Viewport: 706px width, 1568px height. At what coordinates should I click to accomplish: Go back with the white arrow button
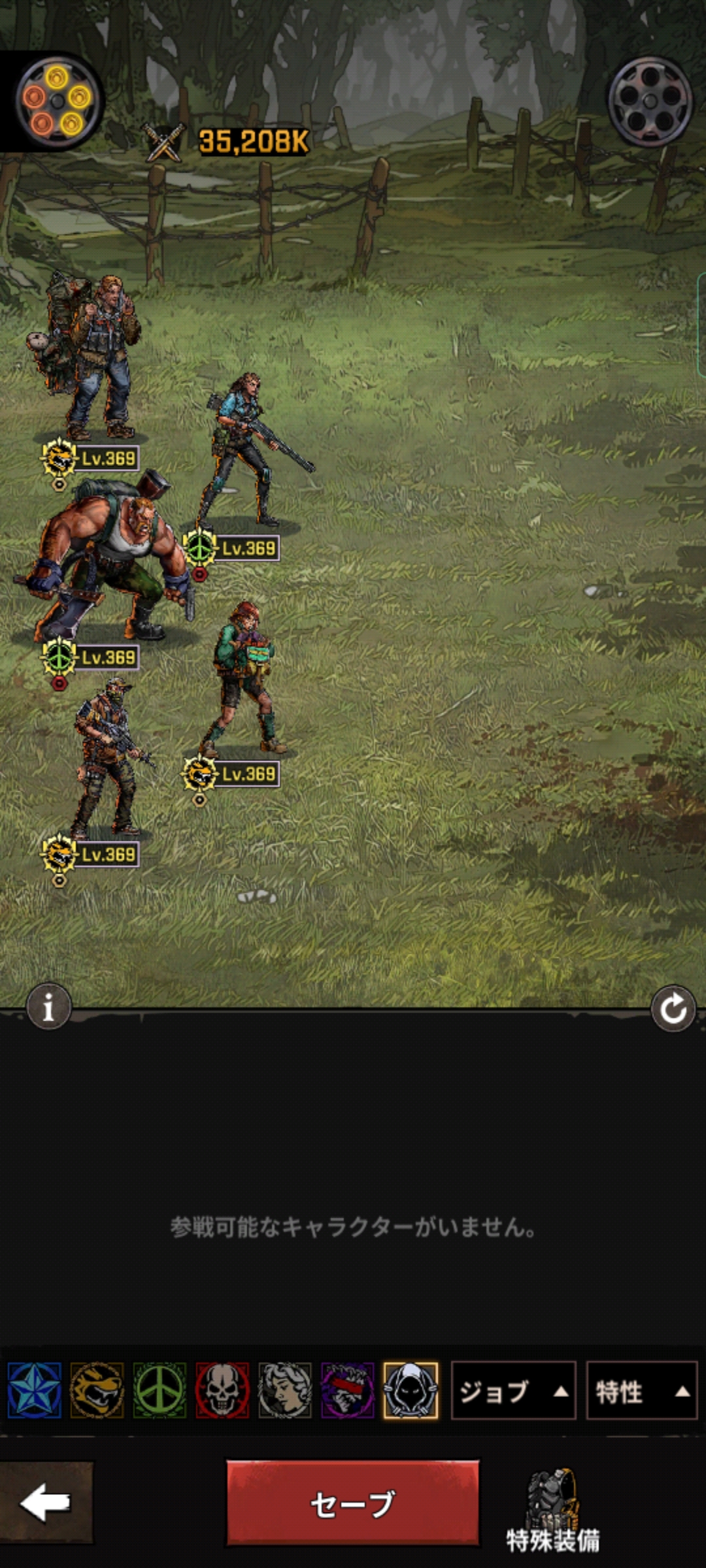click(x=46, y=1502)
